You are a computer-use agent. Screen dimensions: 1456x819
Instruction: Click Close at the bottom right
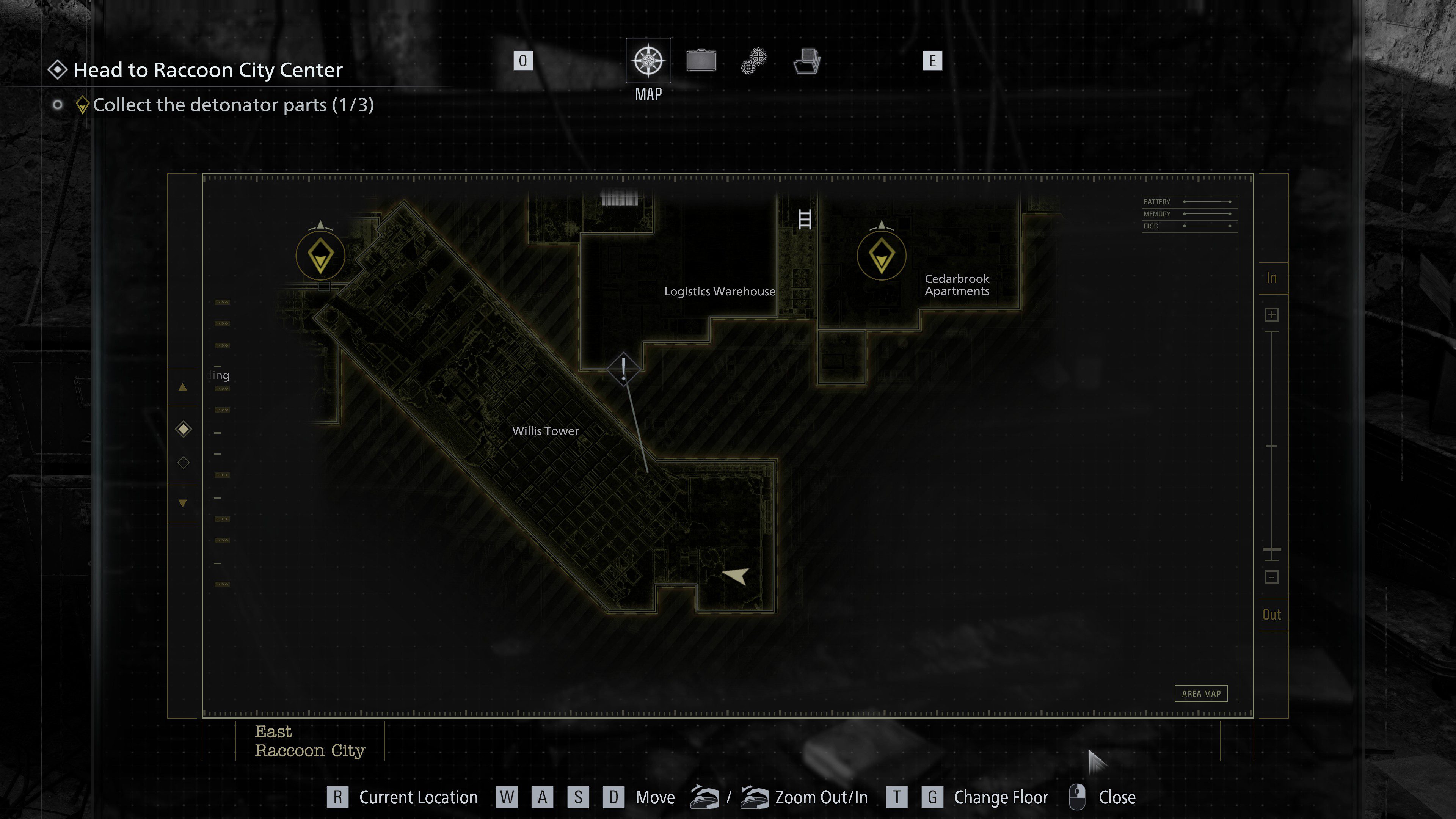[1117, 797]
